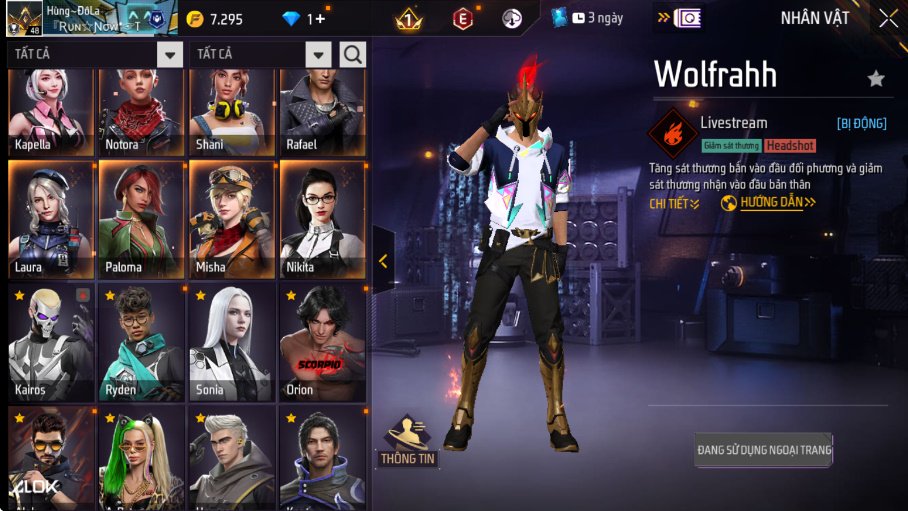Choose the Kairos character card
Viewport: 908px width, 511px height.
[51, 342]
